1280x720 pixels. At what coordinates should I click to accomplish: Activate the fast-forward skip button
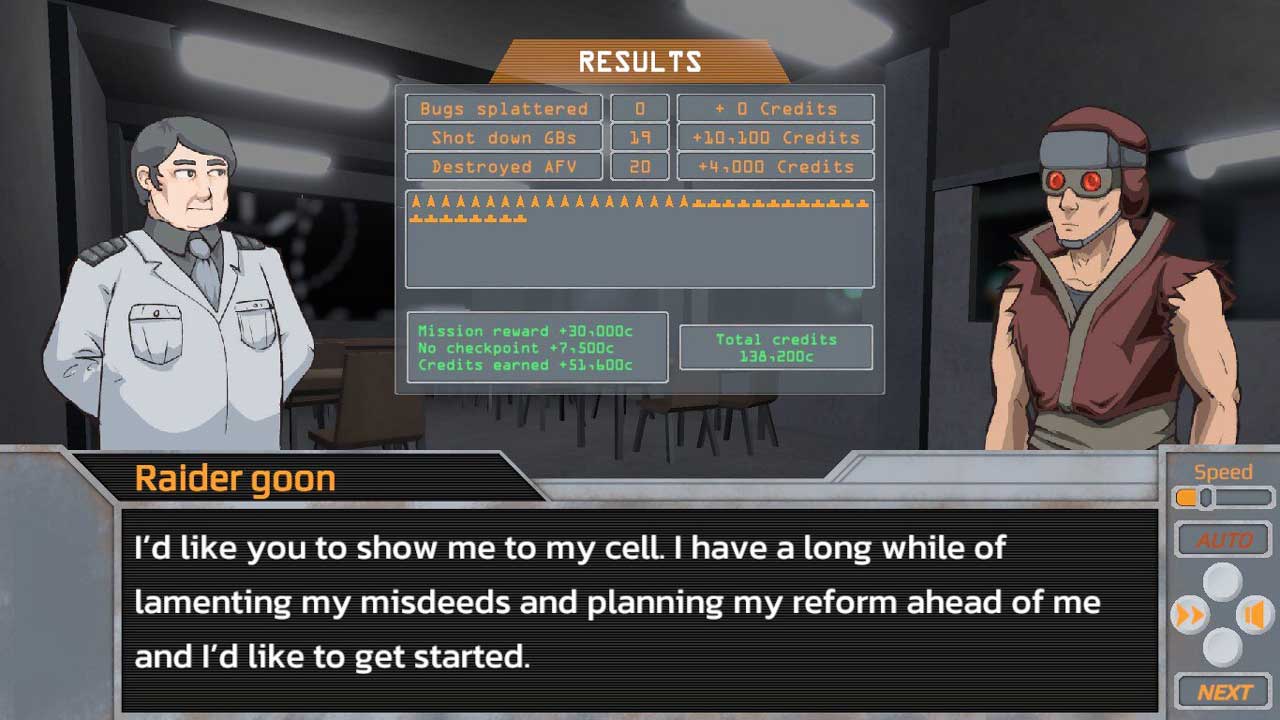pyautogui.click(x=1190, y=615)
